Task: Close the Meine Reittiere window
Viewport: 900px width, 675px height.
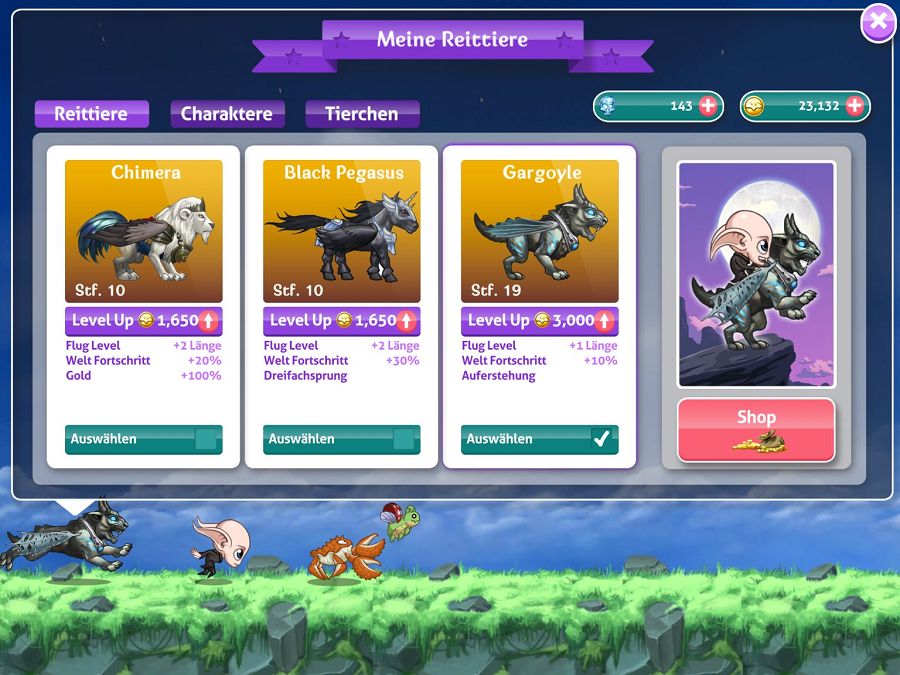Action: pos(877,22)
